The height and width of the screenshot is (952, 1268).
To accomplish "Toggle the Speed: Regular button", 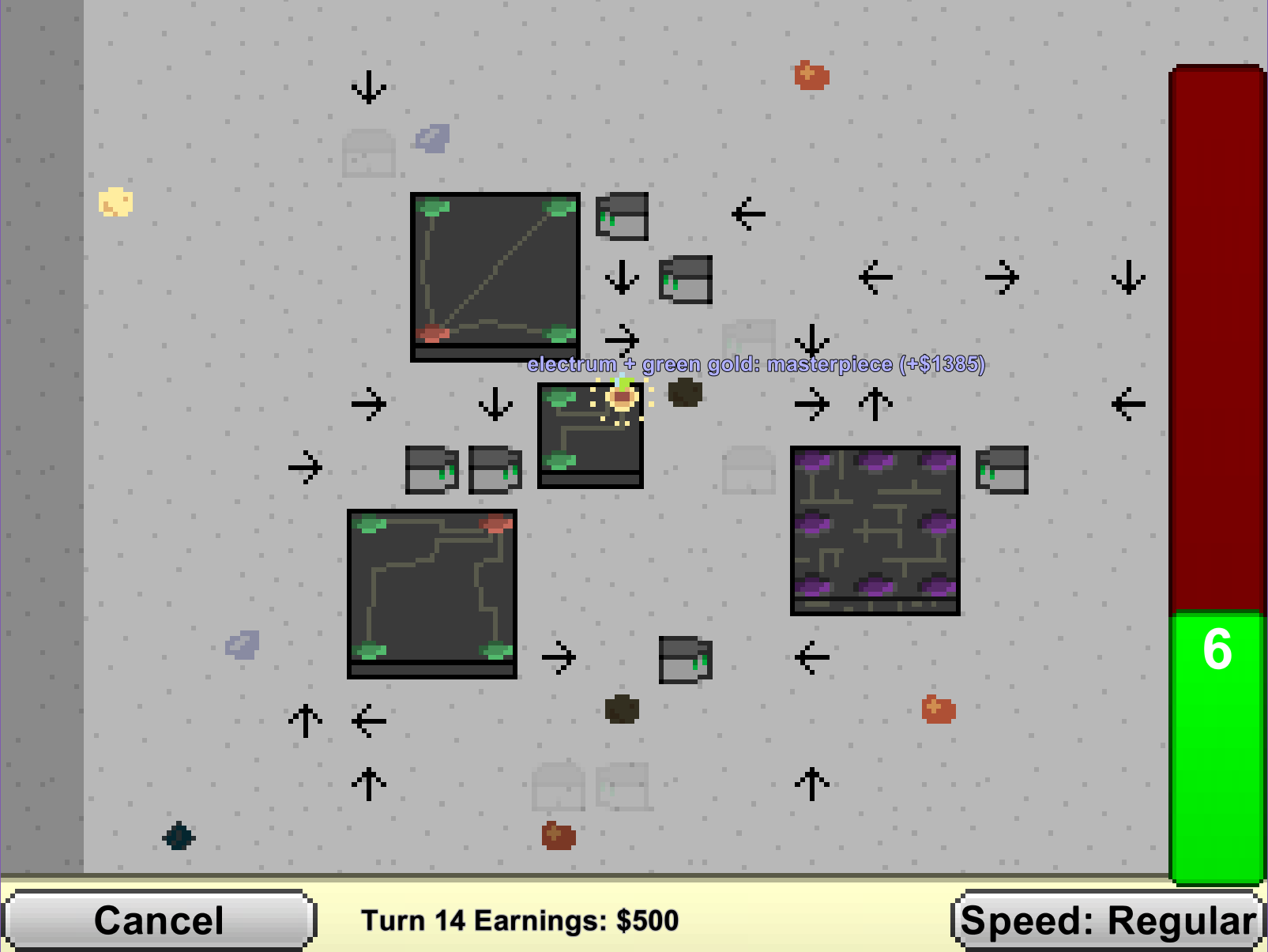I will 1108,920.
